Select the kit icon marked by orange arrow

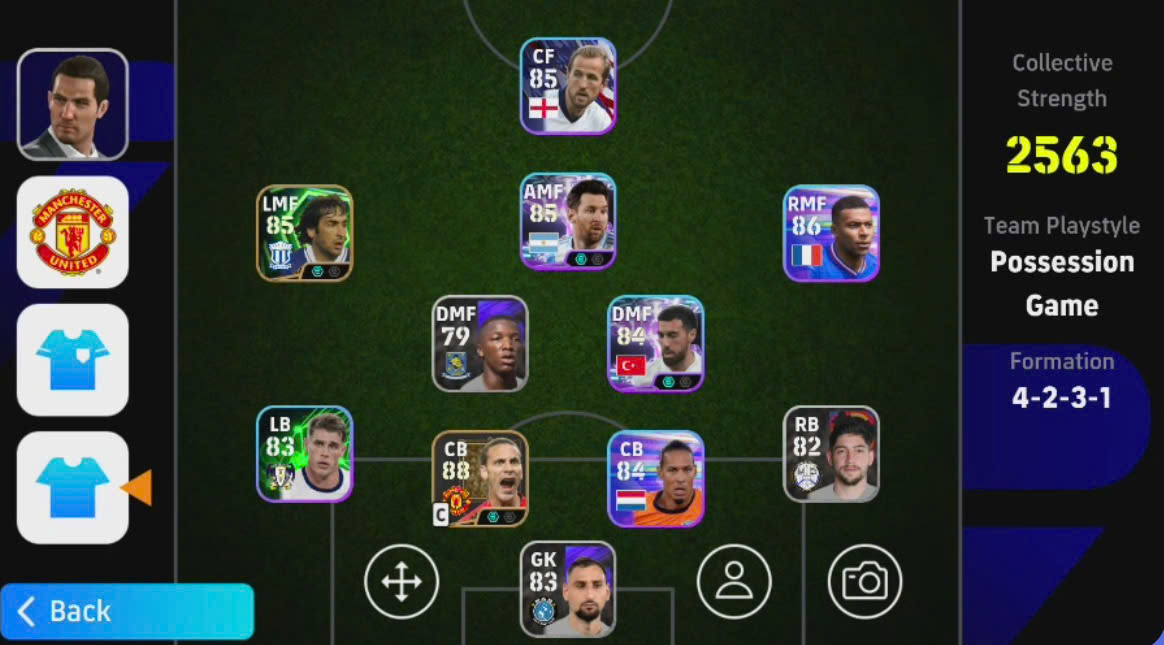72,487
